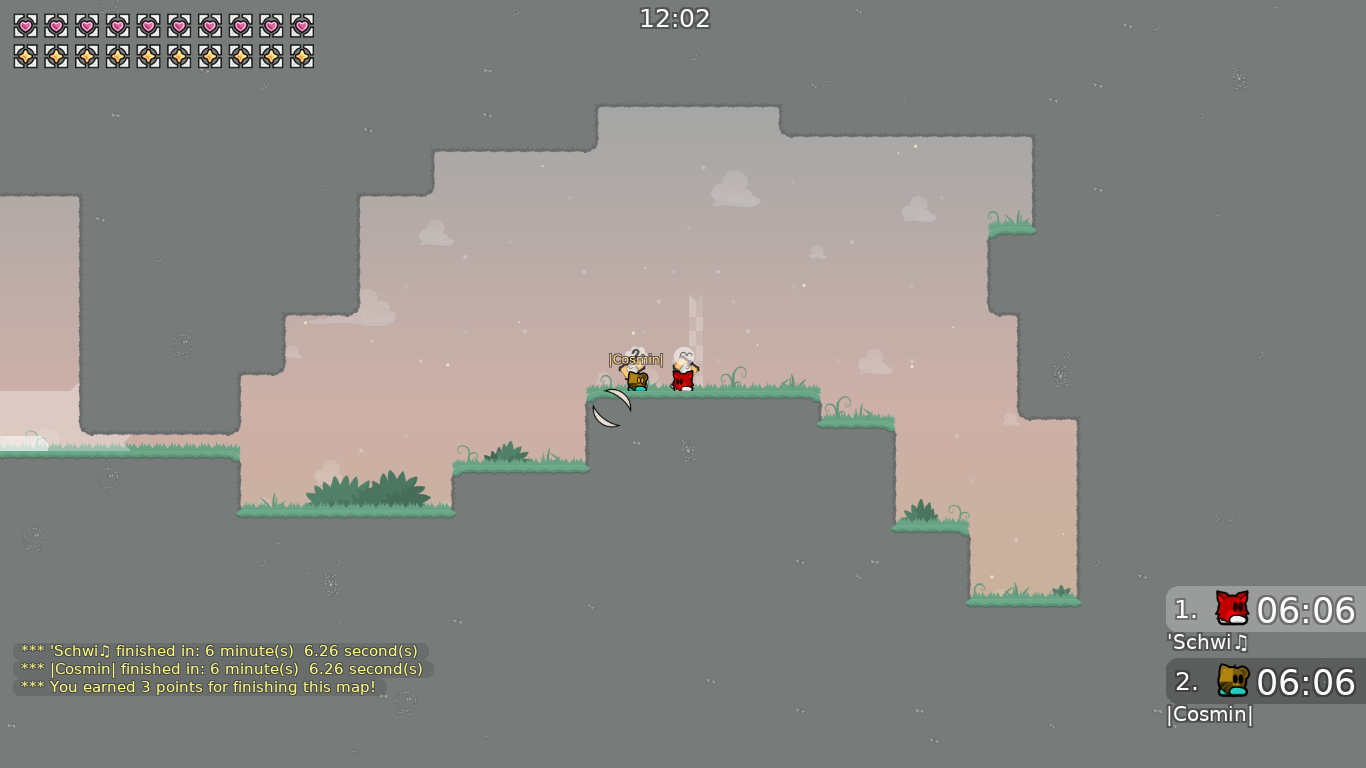Select the 'Schwi♪ name on the scoreboard
The width and height of the screenshot is (1366, 768).
click(1207, 643)
